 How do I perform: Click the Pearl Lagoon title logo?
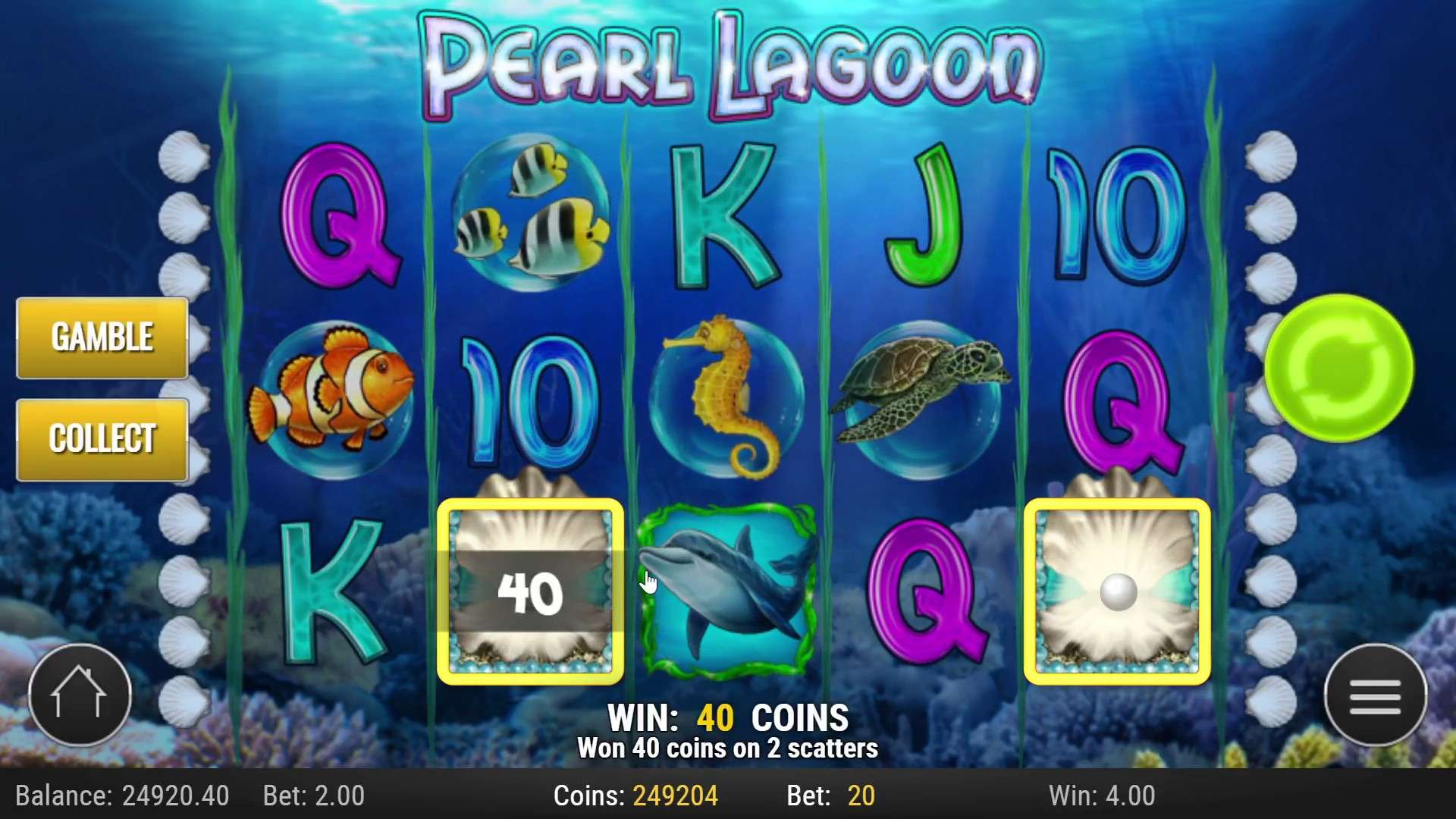(x=728, y=61)
